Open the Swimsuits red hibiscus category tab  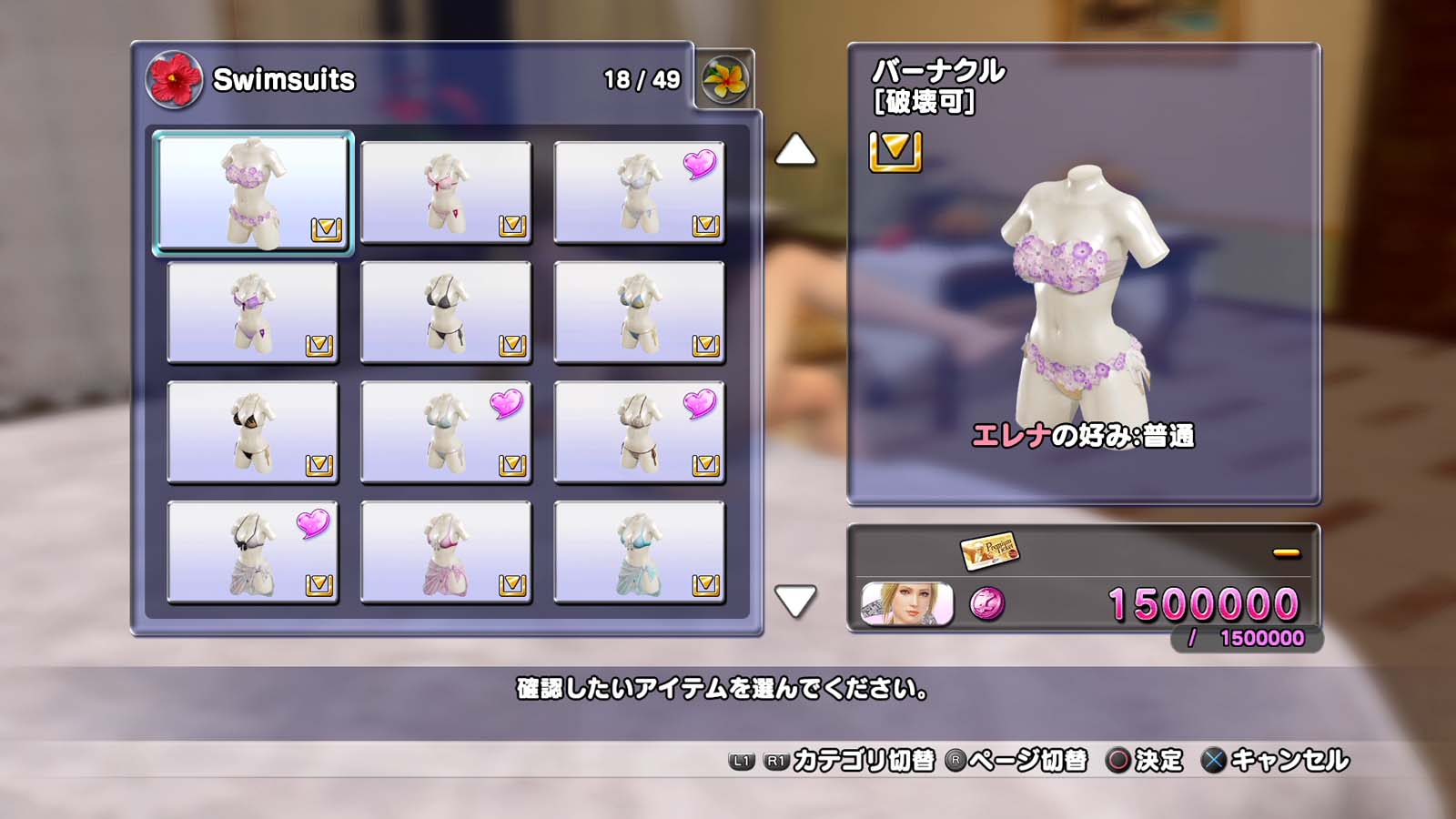tap(173, 80)
